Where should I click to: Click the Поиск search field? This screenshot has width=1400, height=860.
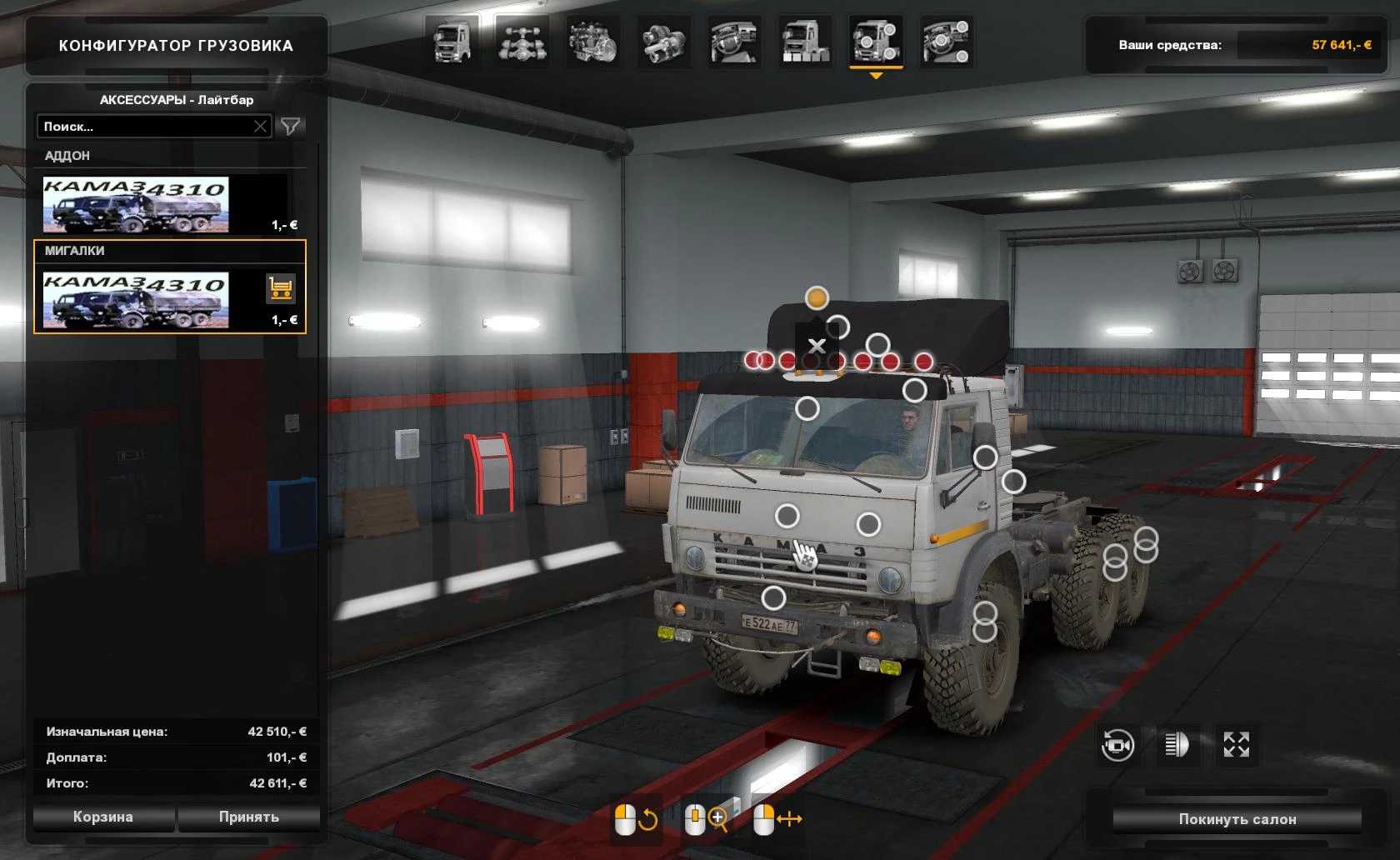coord(146,127)
